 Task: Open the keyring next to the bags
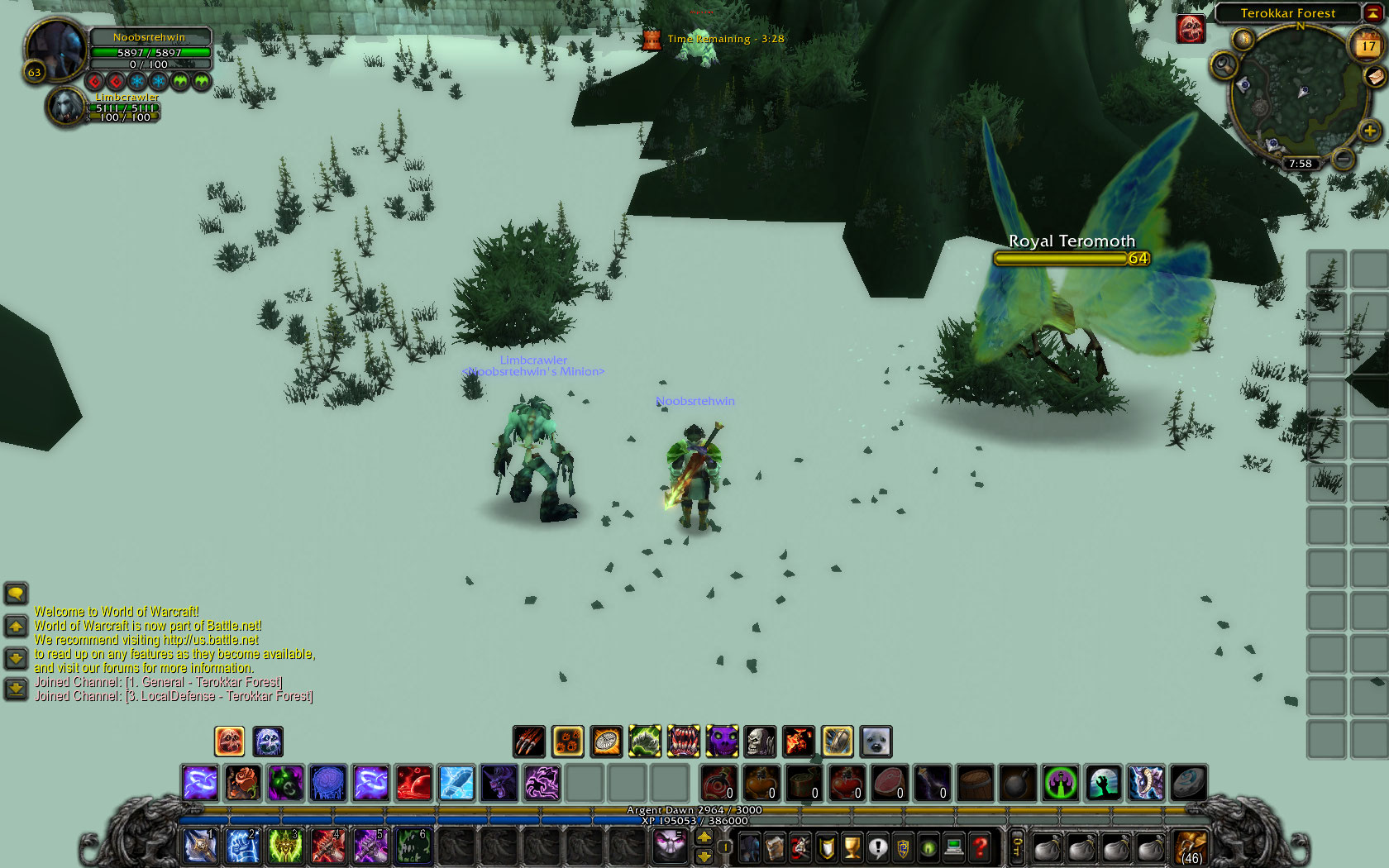[1018, 847]
